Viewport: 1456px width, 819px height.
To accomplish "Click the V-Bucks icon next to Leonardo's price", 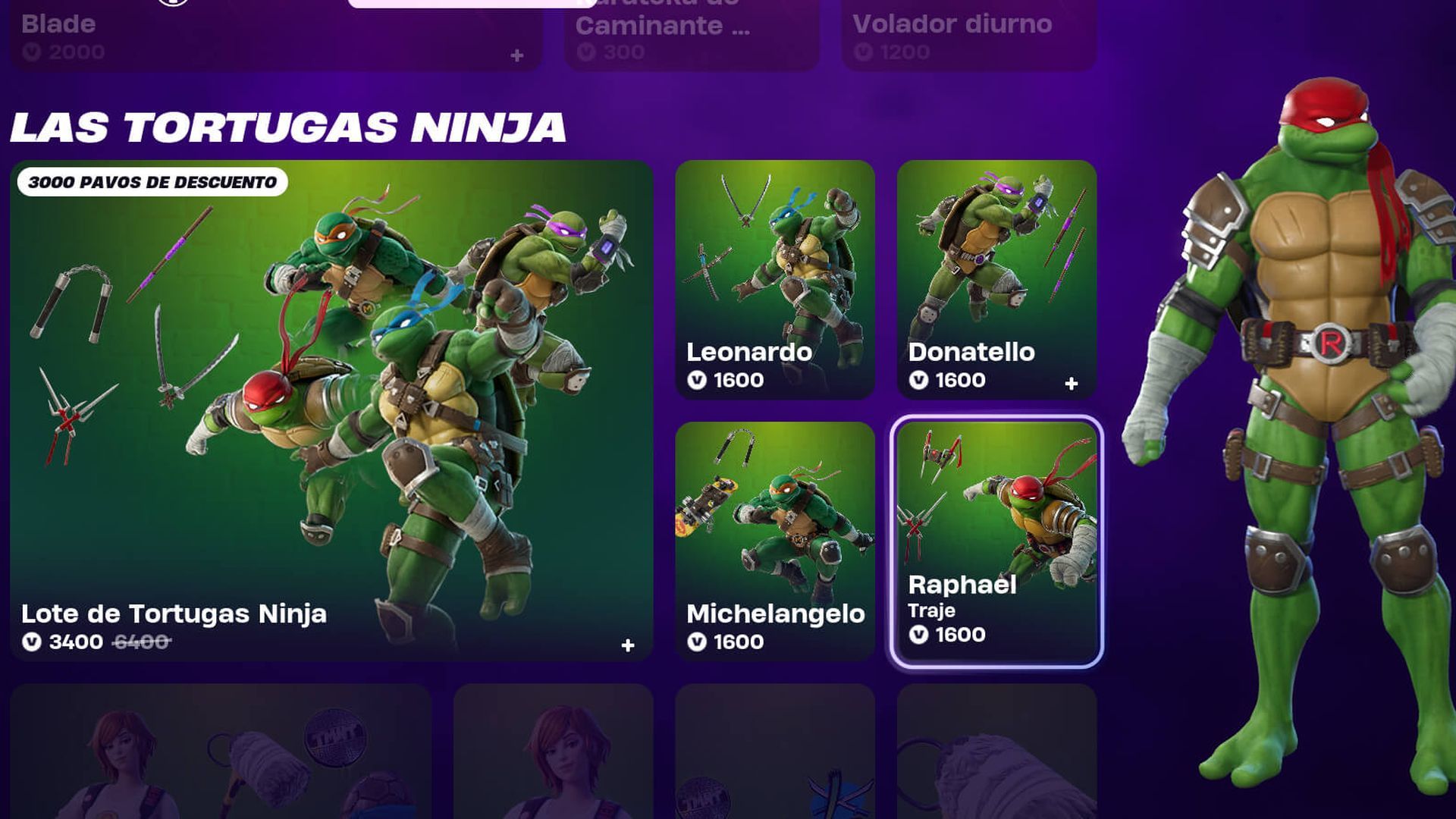I will point(698,380).
